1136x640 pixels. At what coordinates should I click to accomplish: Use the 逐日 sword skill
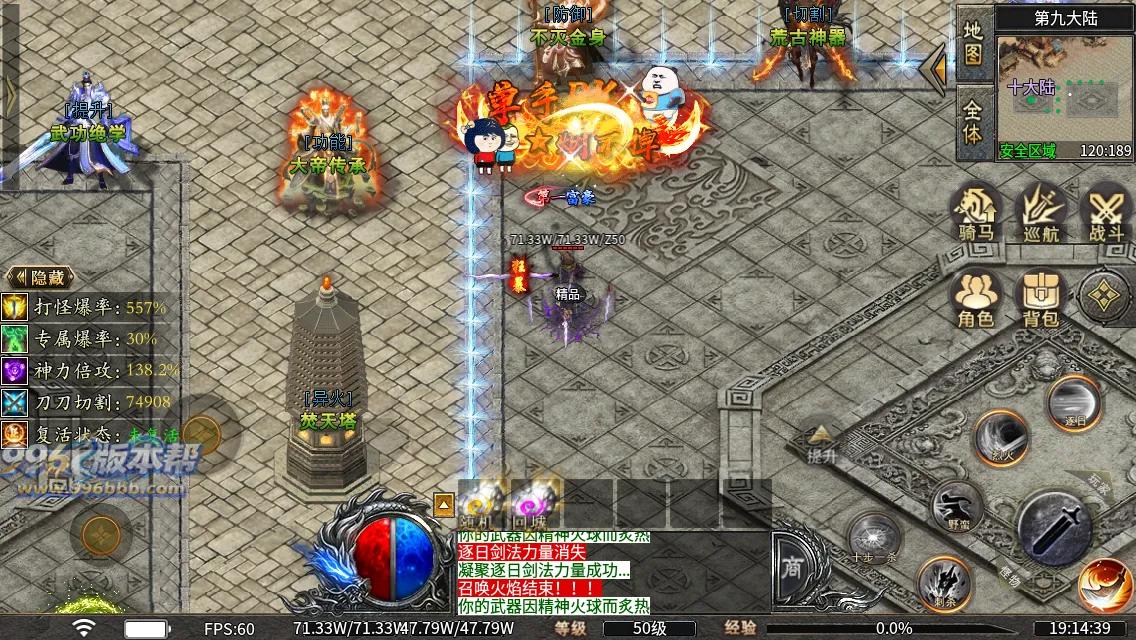[1073, 402]
